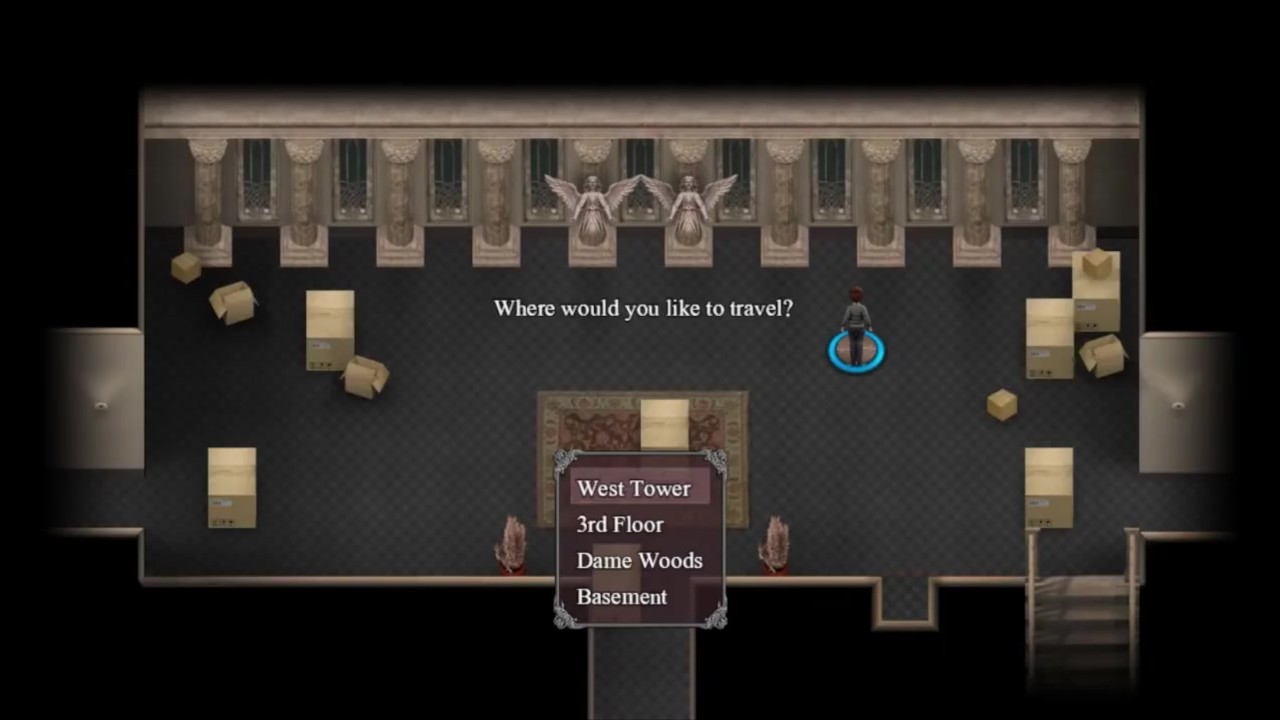The height and width of the screenshot is (720, 1280).
Task: Select West Tower as travel destination
Action: (x=634, y=489)
